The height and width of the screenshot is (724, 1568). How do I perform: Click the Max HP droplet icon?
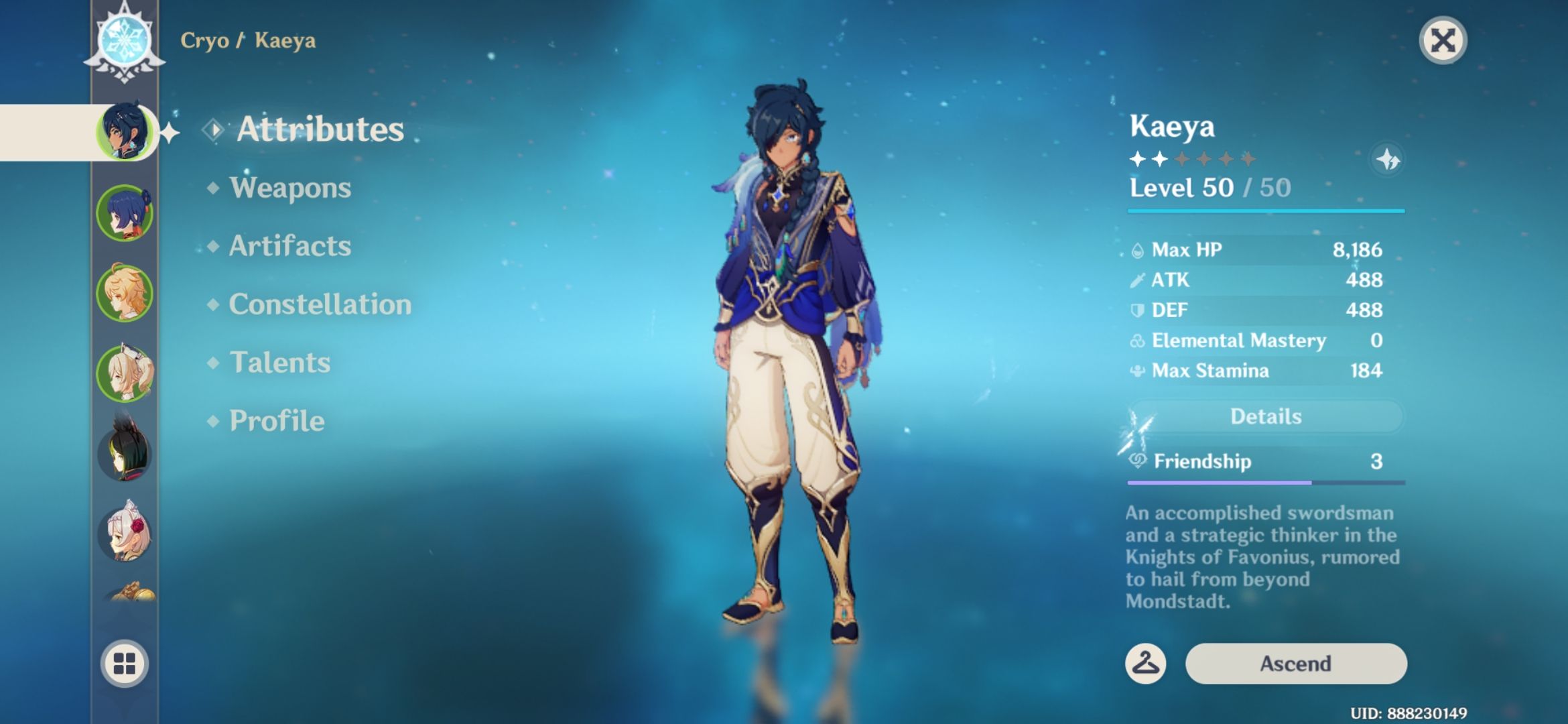point(1138,249)
